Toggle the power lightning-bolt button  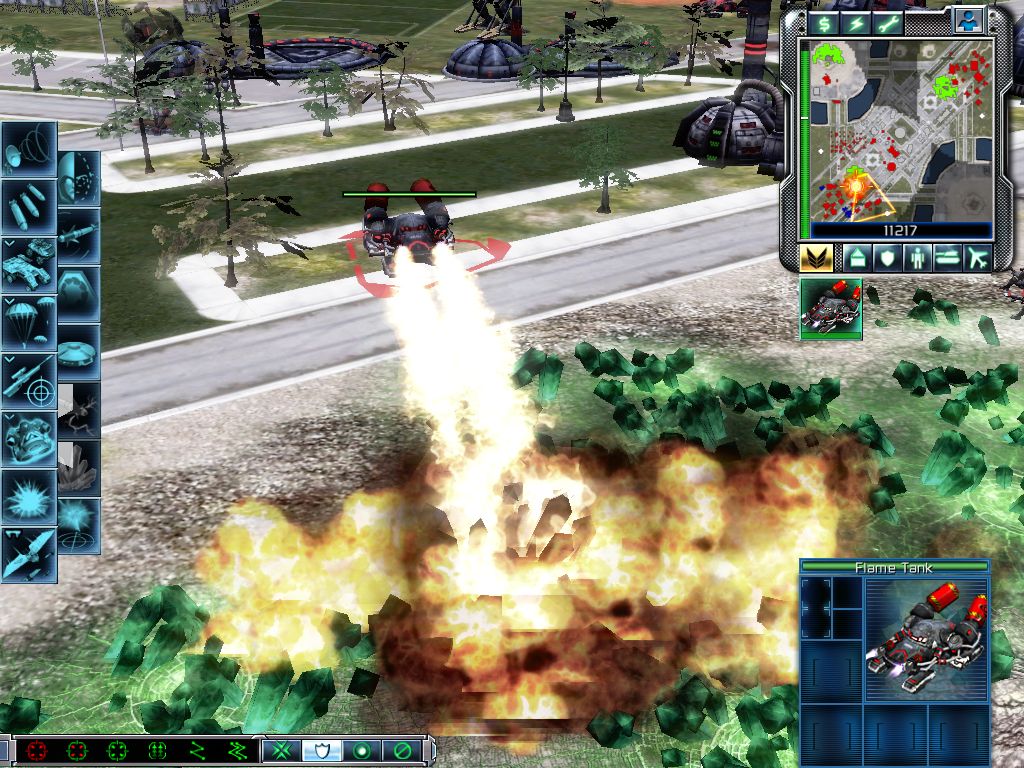(x=858, y=23)
